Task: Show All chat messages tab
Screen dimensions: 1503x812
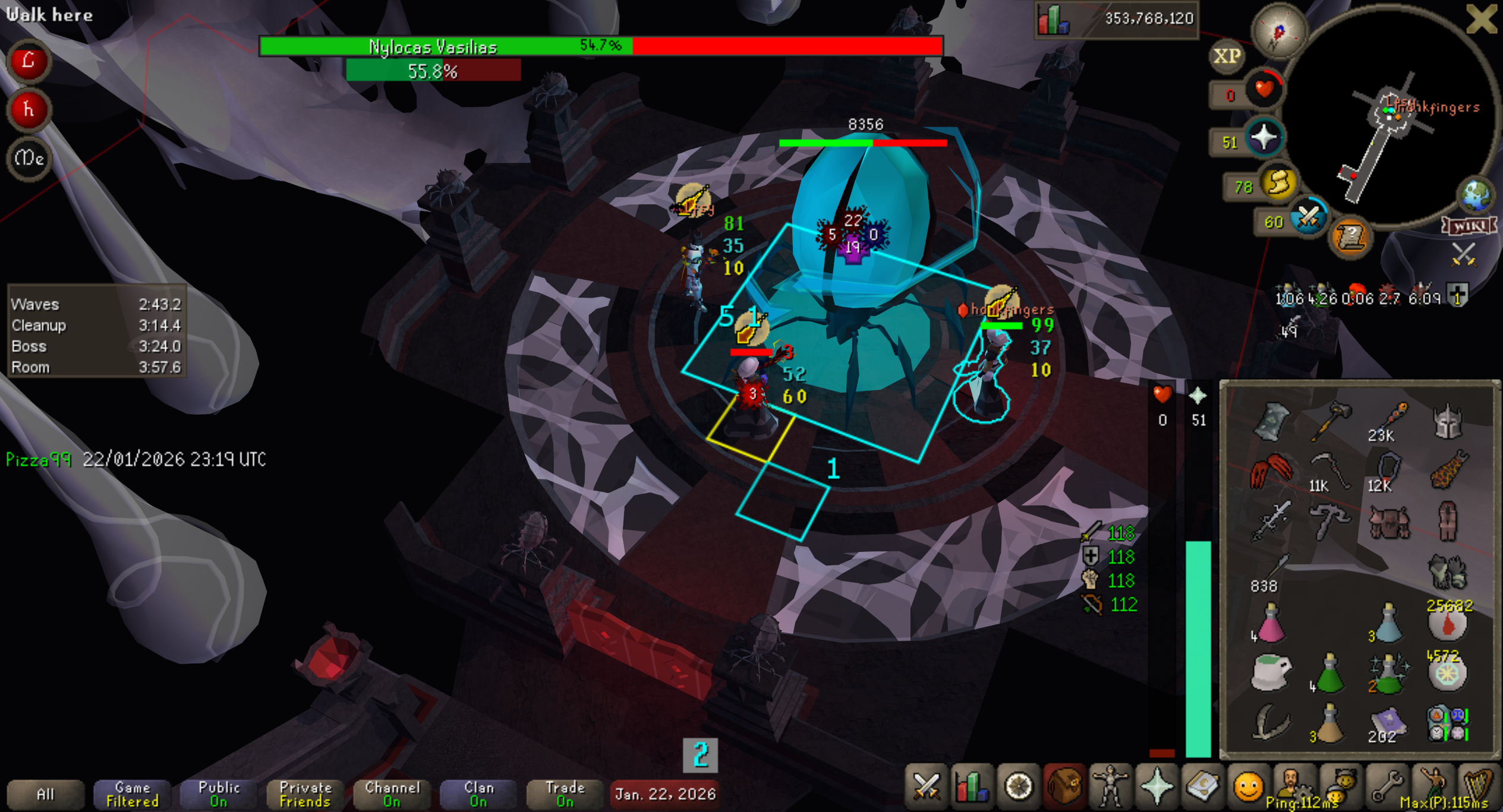Action: [45, 794]
